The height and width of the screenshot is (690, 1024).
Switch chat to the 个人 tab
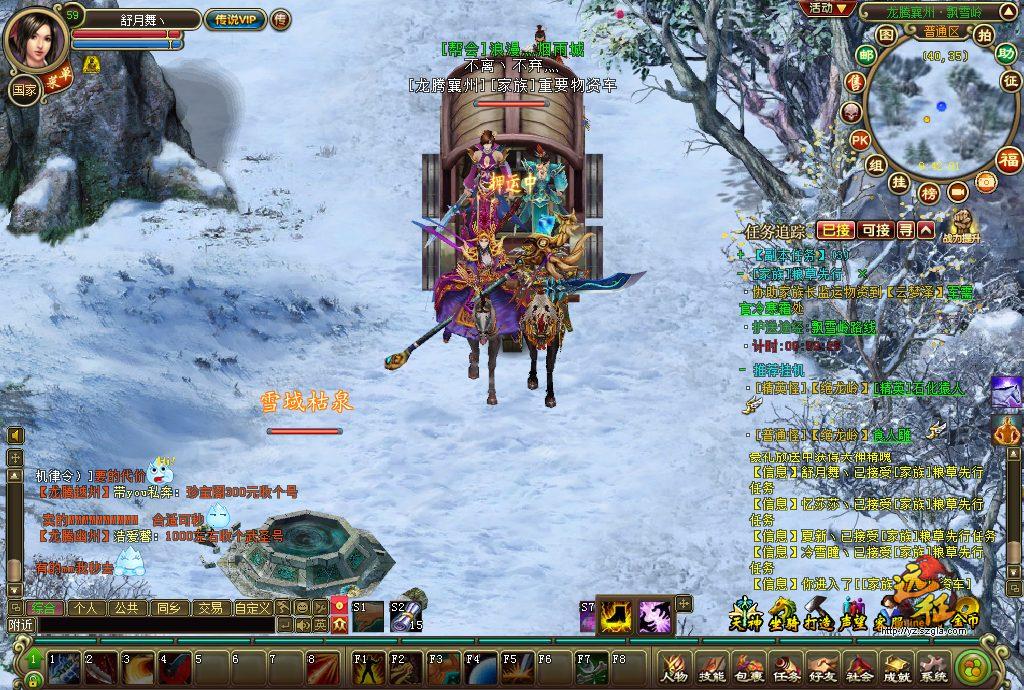pyautogui.click(x=85, y=607)
